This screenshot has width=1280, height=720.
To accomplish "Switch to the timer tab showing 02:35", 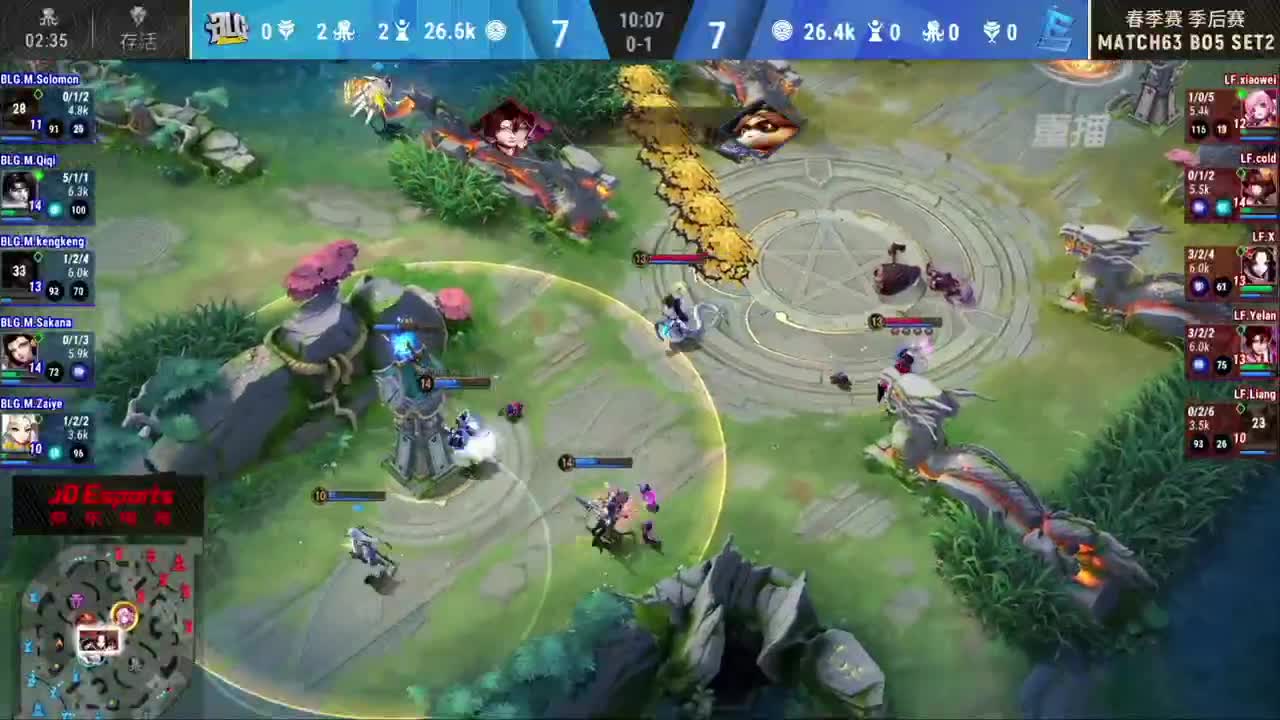I will pyautogui.click(x=45, y=27).
